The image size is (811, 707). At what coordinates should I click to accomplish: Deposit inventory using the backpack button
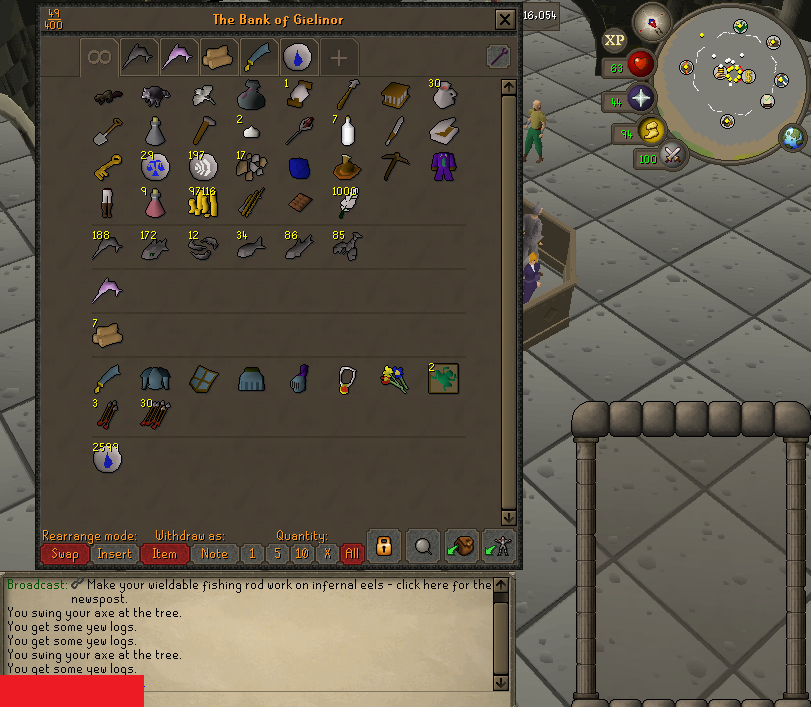click(x=461, y=546)
